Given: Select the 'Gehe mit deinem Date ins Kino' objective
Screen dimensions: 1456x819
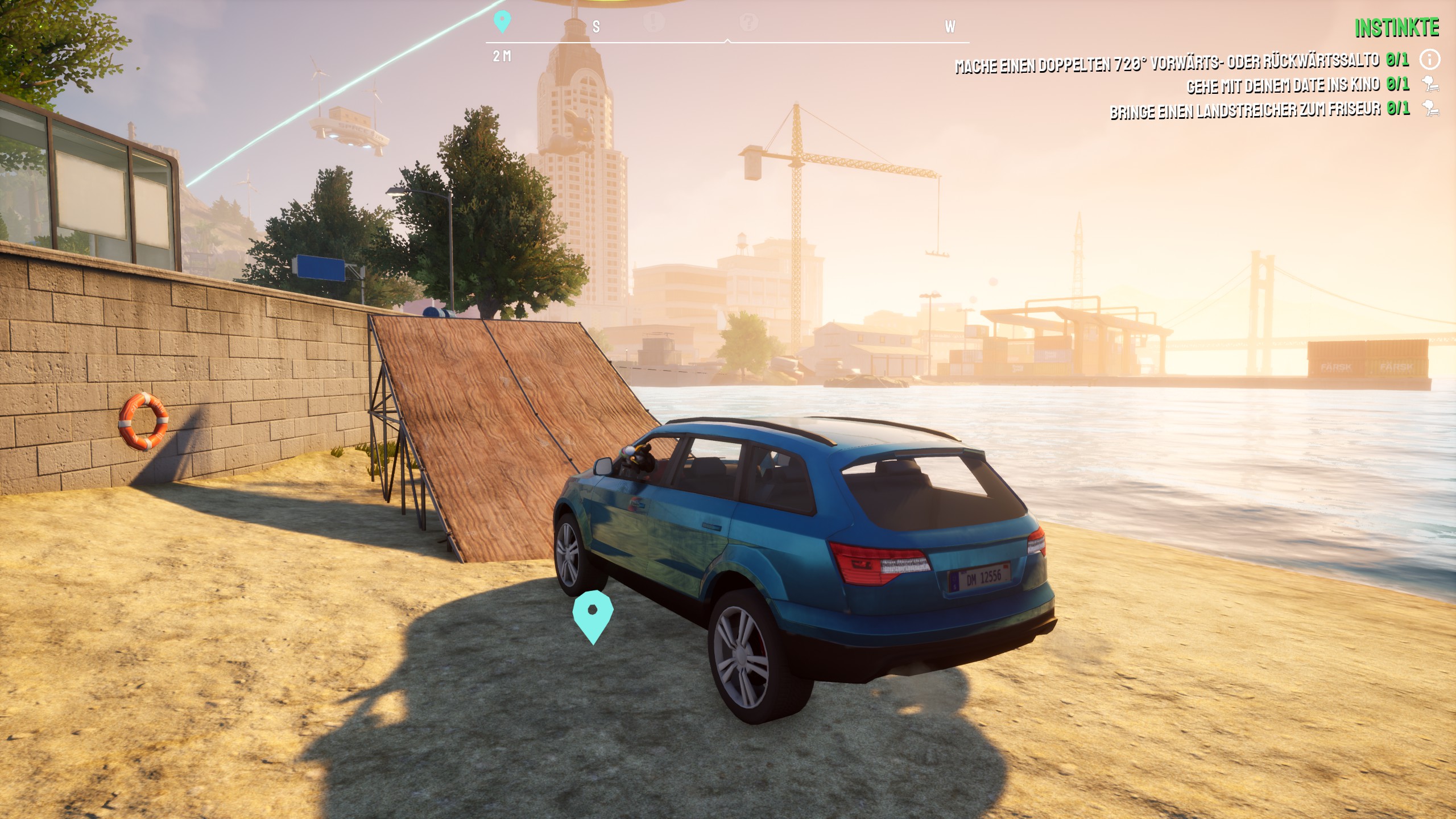Looking at the screenshot, I should tap(1283, 86).
